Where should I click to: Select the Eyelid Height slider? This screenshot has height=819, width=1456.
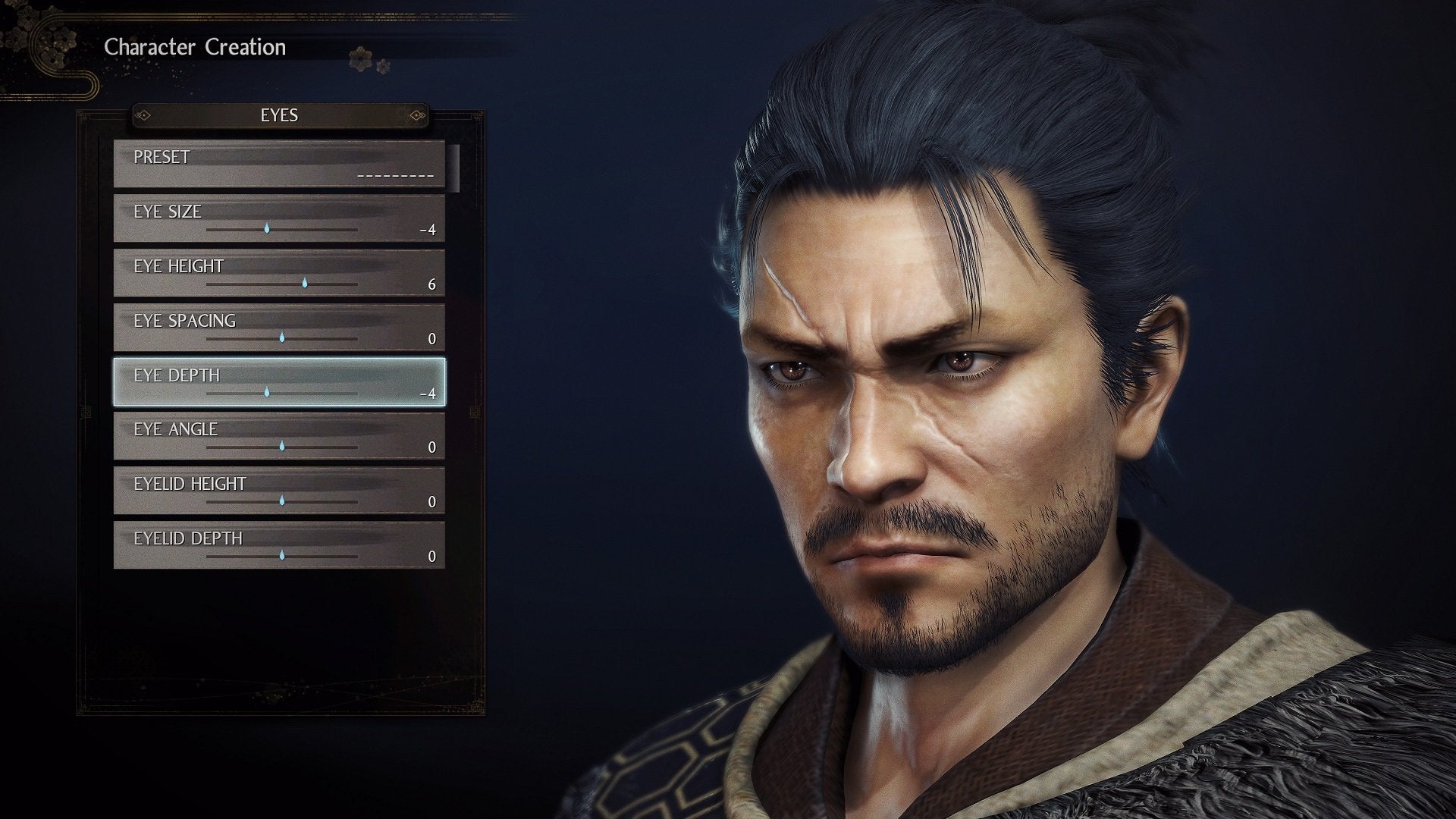(x=281, y=500)
